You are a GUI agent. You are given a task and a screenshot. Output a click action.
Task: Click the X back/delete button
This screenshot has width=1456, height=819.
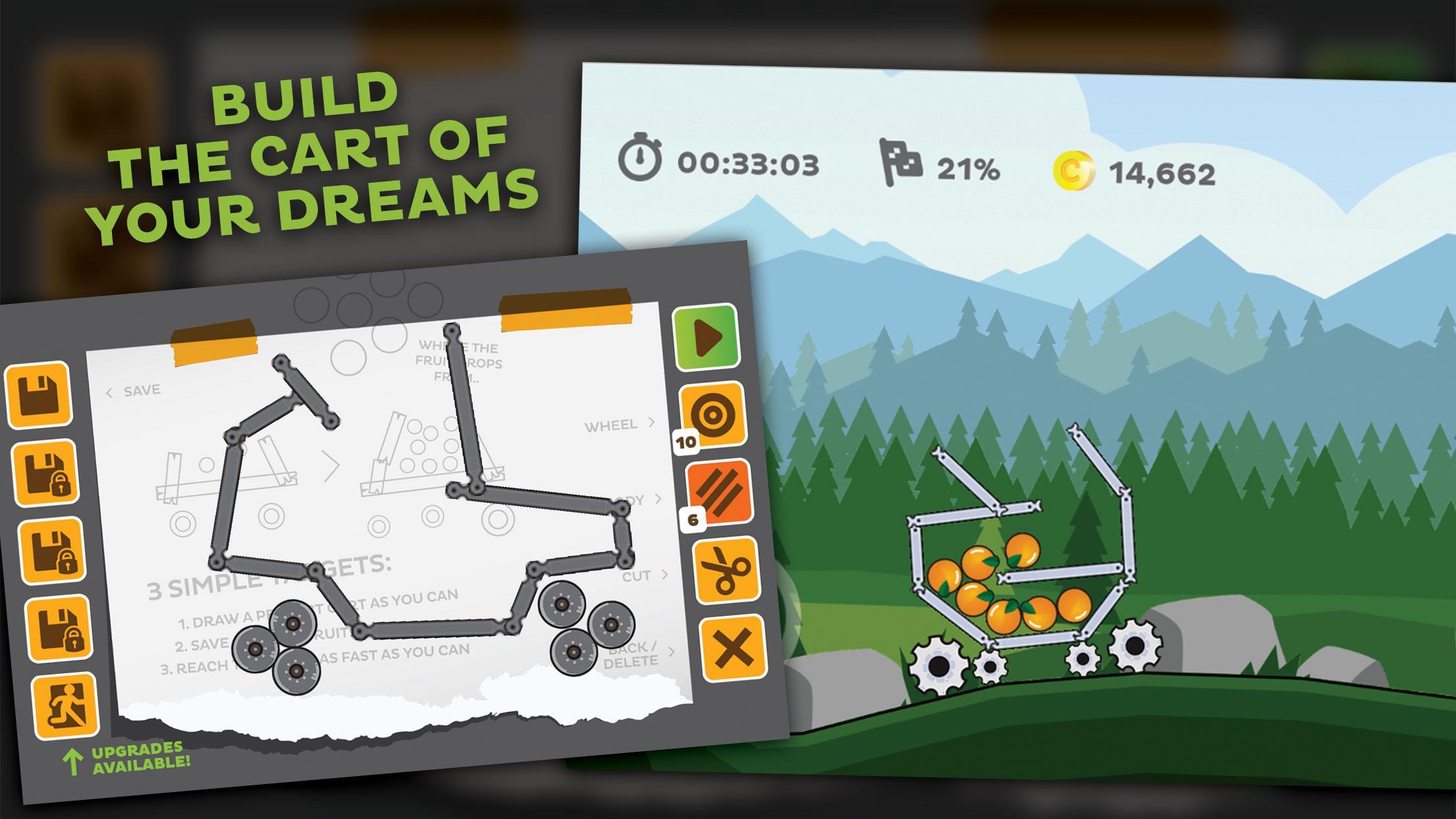[733, 648]
